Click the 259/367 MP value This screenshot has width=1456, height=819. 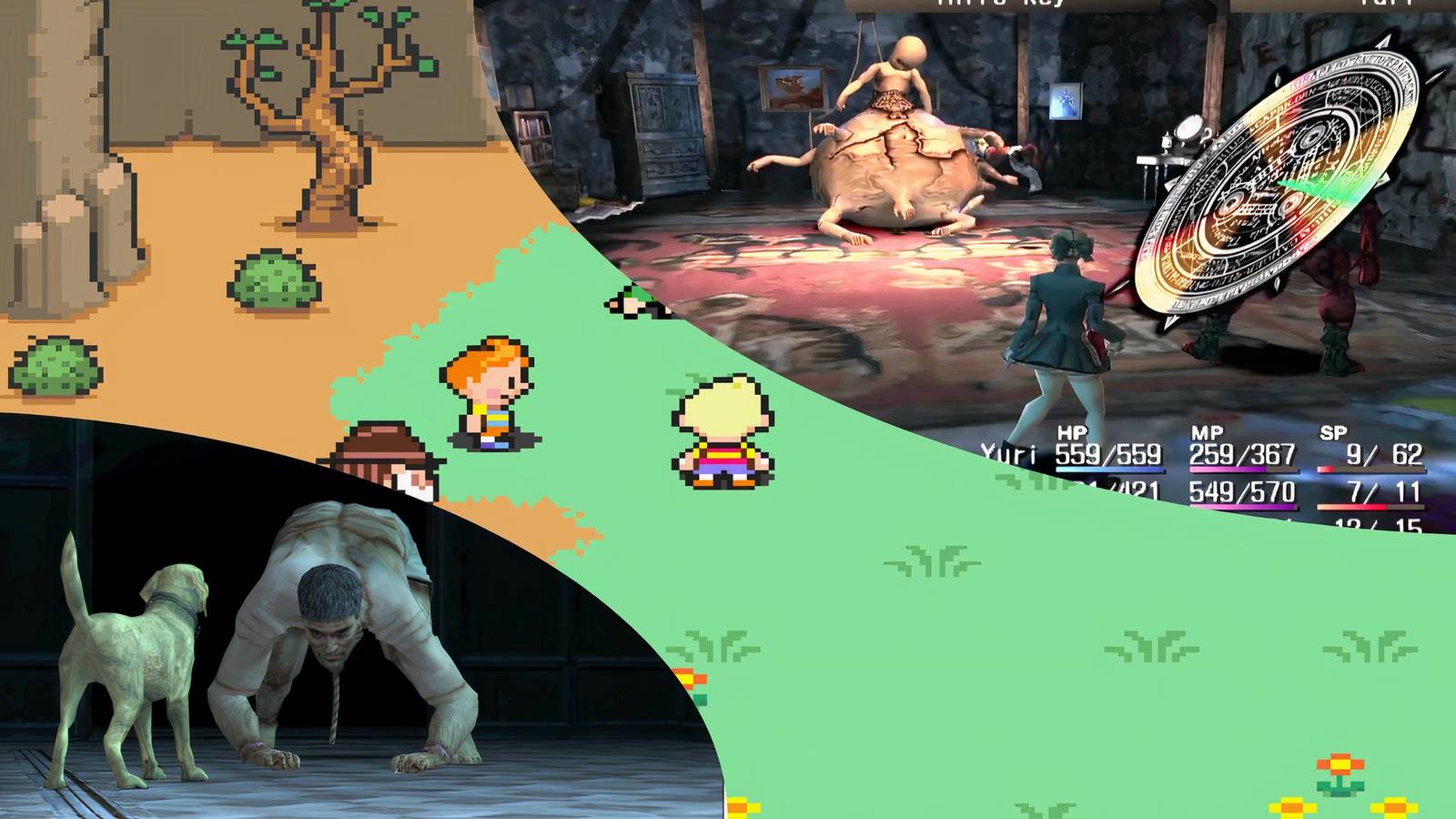(x=1242, y=453)
